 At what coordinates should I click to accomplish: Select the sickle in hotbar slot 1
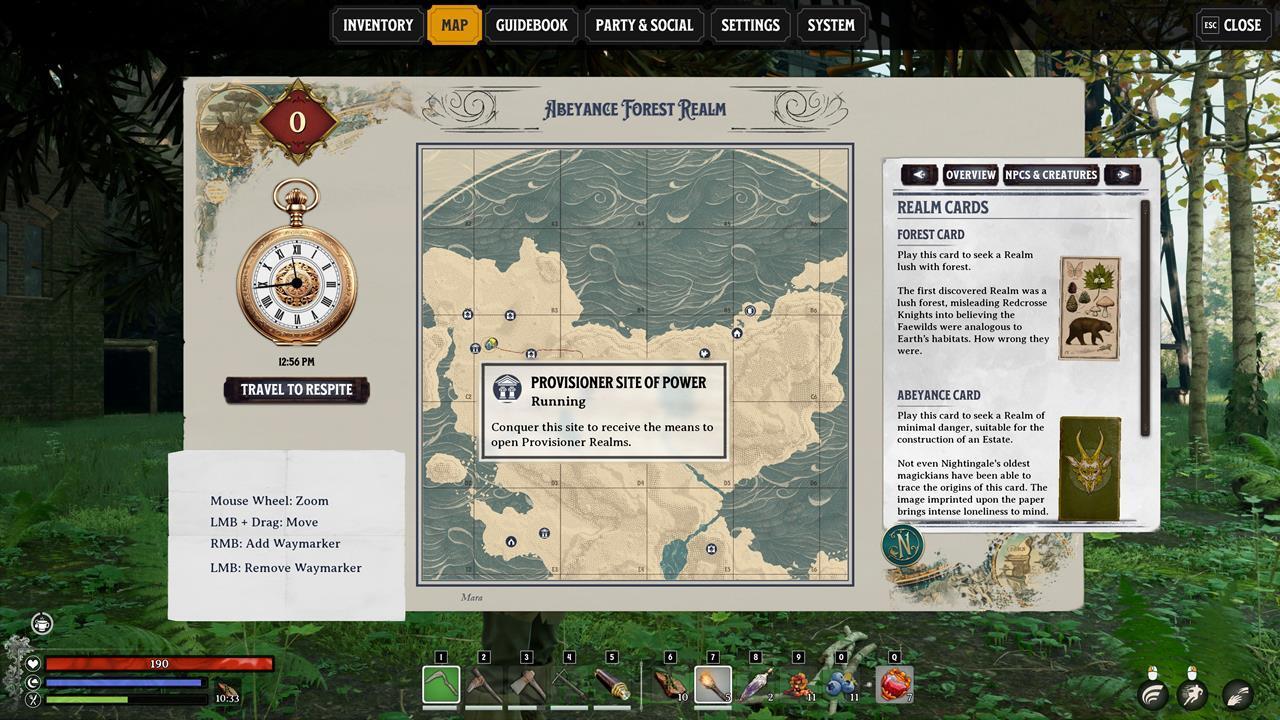pos(441,685)
